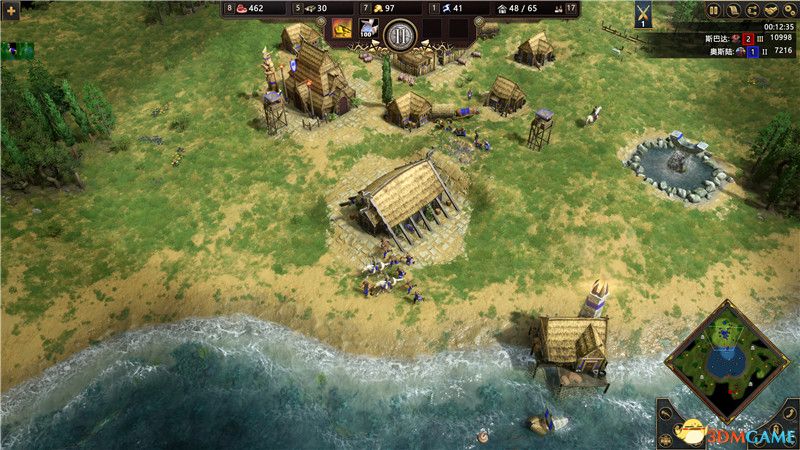Select the crossed swords army banner

click(642, 13)
